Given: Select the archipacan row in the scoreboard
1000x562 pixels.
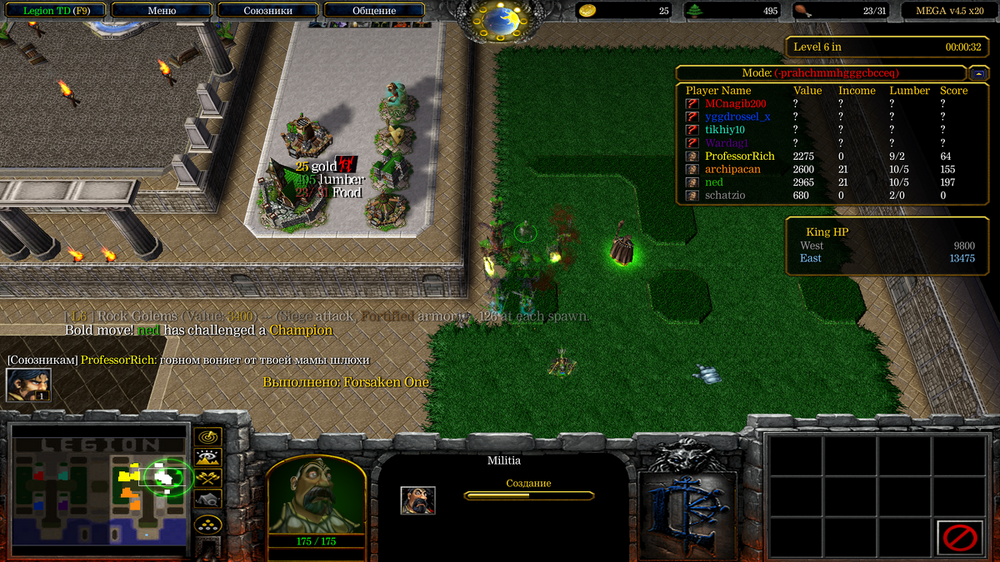Looking at the screenshot, I should (x=732, y=169).
